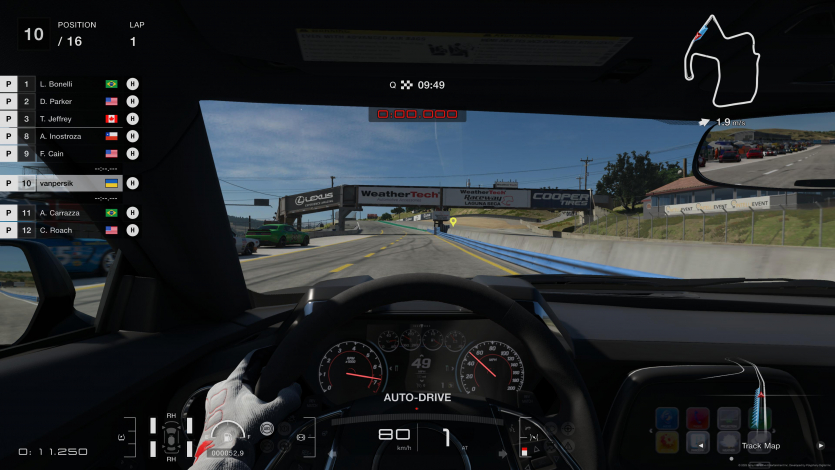Select A. Inostroza's position row
Screen dimensions: 835x470
pyautogui.click(x=68, y=137)
